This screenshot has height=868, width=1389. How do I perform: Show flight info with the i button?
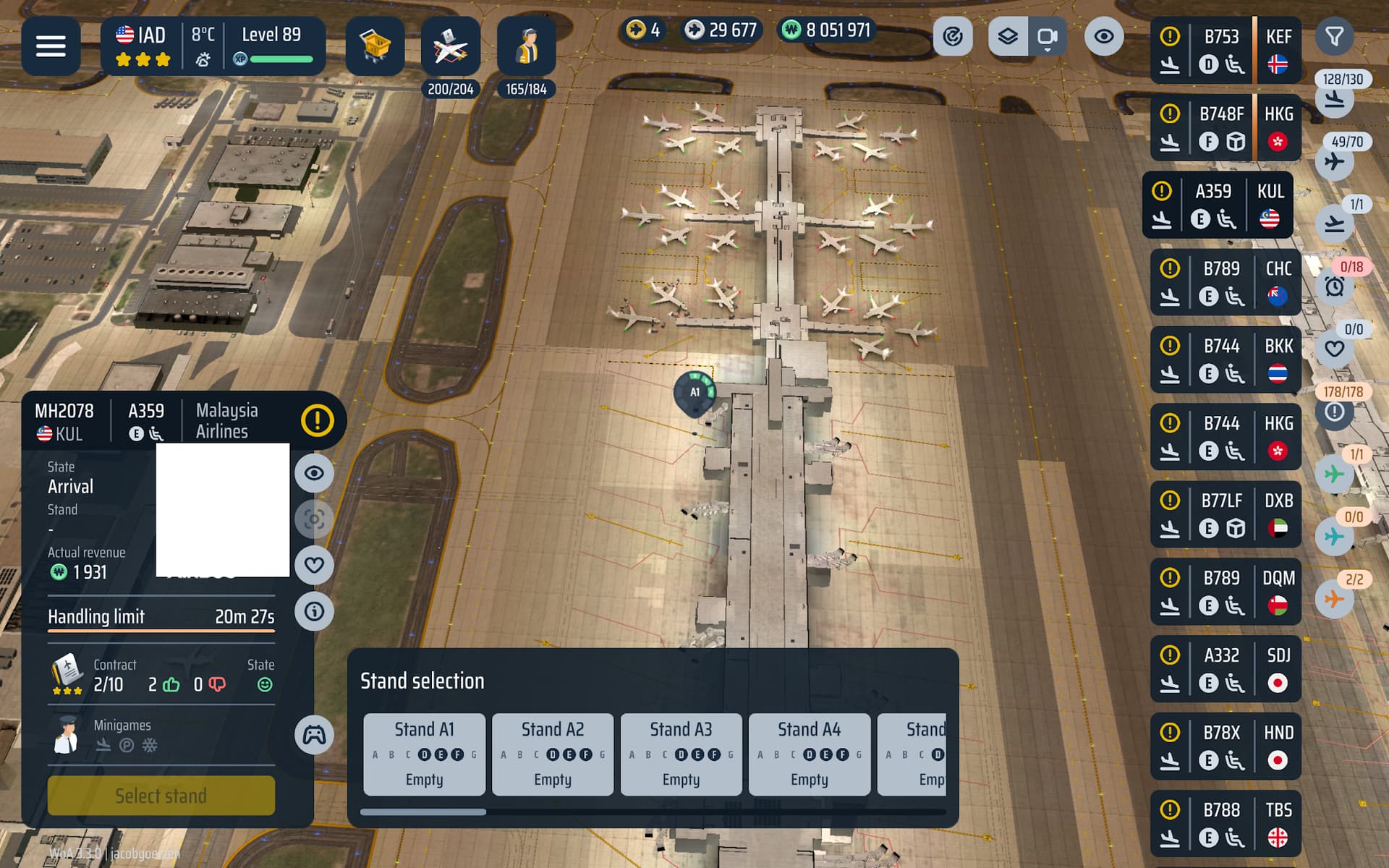pos(314,611)
